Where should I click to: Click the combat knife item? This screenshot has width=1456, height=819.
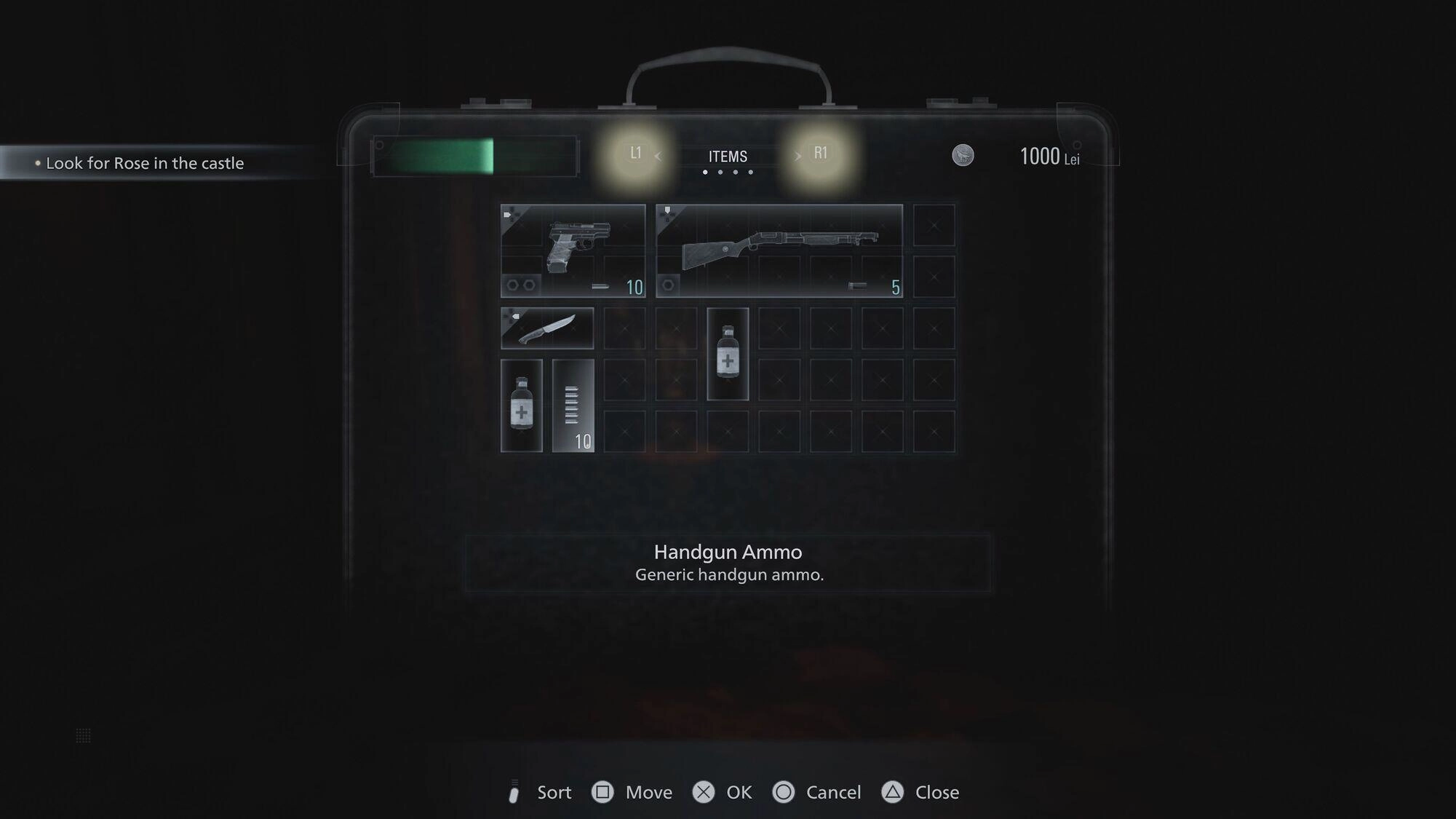tap(546, 328)
